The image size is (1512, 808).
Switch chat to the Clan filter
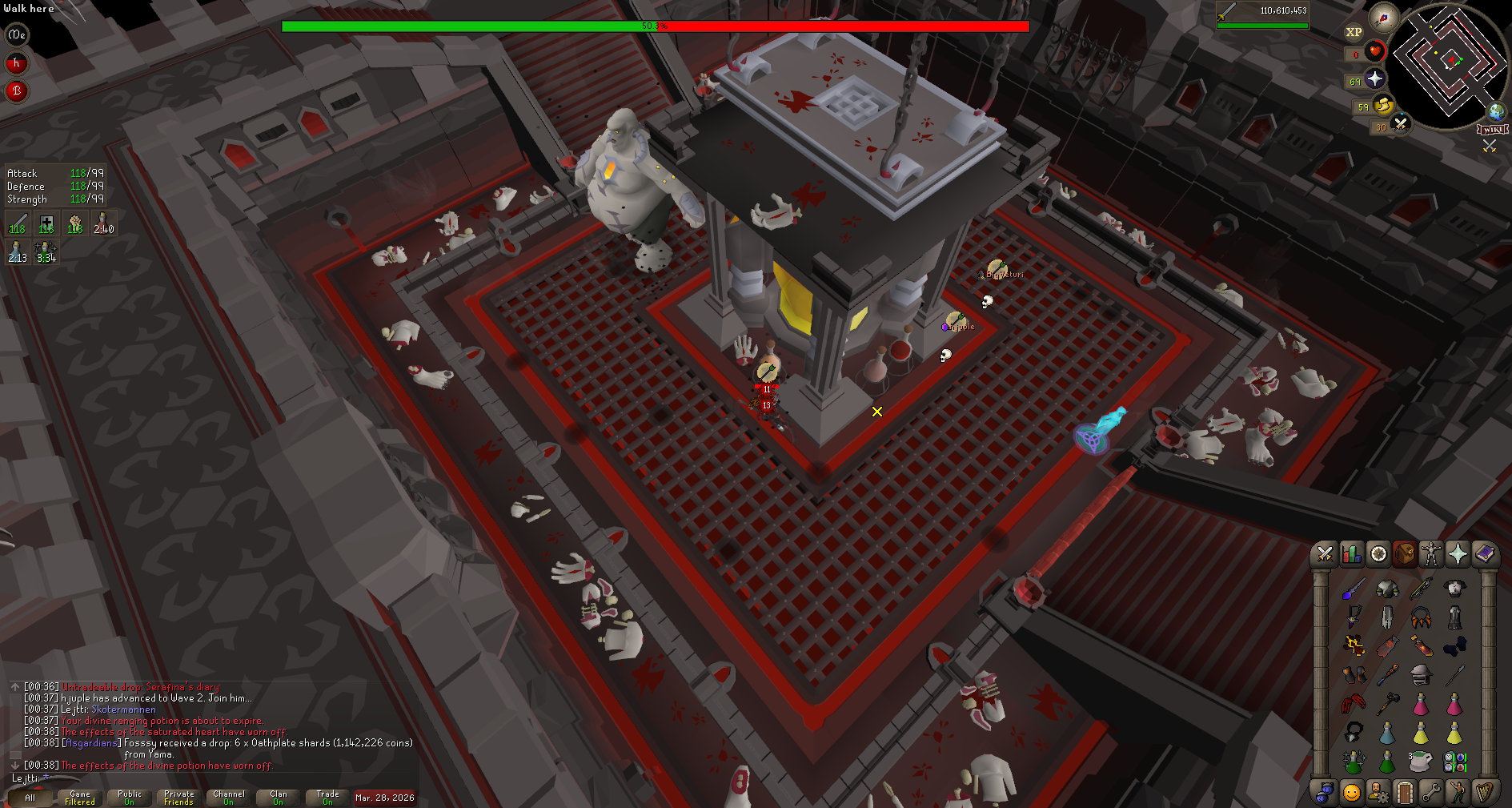click(278, 798)
